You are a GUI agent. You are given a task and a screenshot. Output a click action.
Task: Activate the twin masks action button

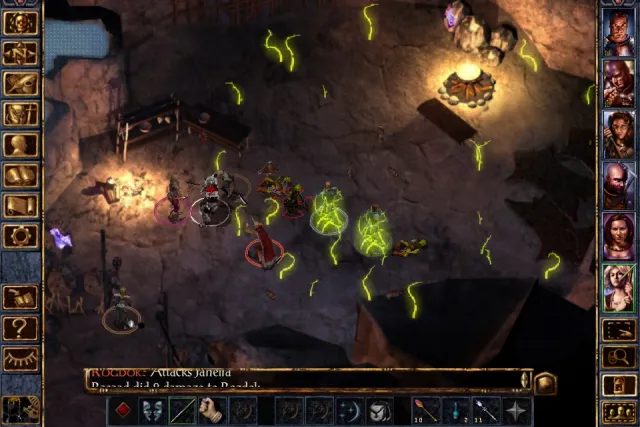click(152, 410)
